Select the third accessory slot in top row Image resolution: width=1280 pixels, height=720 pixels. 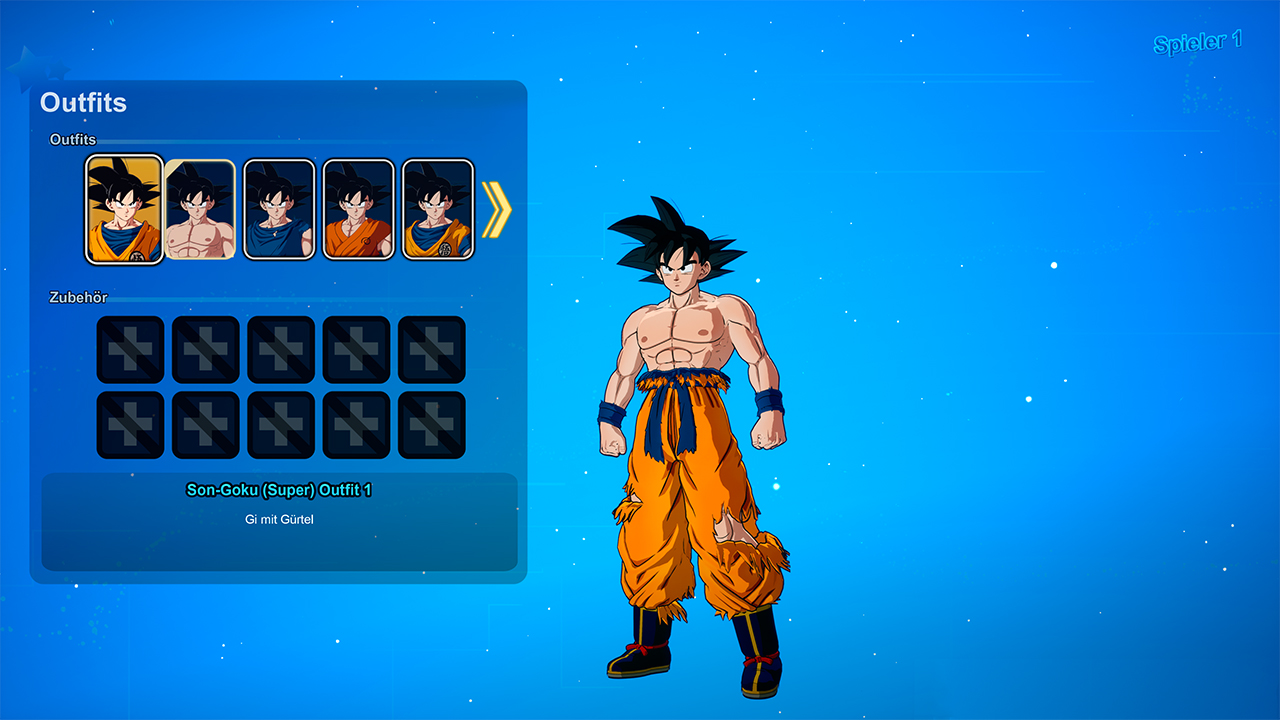[x=280, y=351]
